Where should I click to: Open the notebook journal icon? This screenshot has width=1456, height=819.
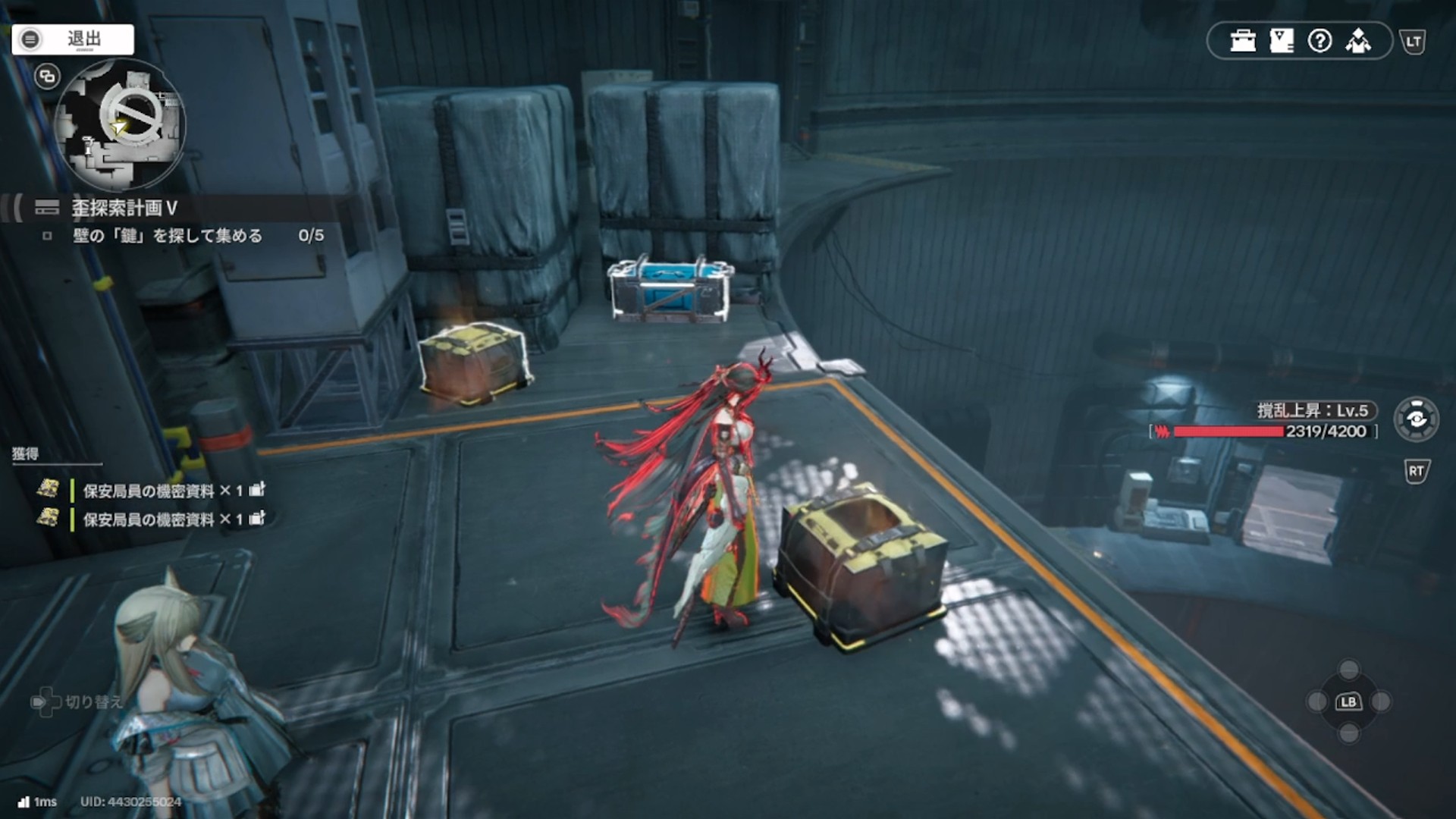pos(1282,41)
